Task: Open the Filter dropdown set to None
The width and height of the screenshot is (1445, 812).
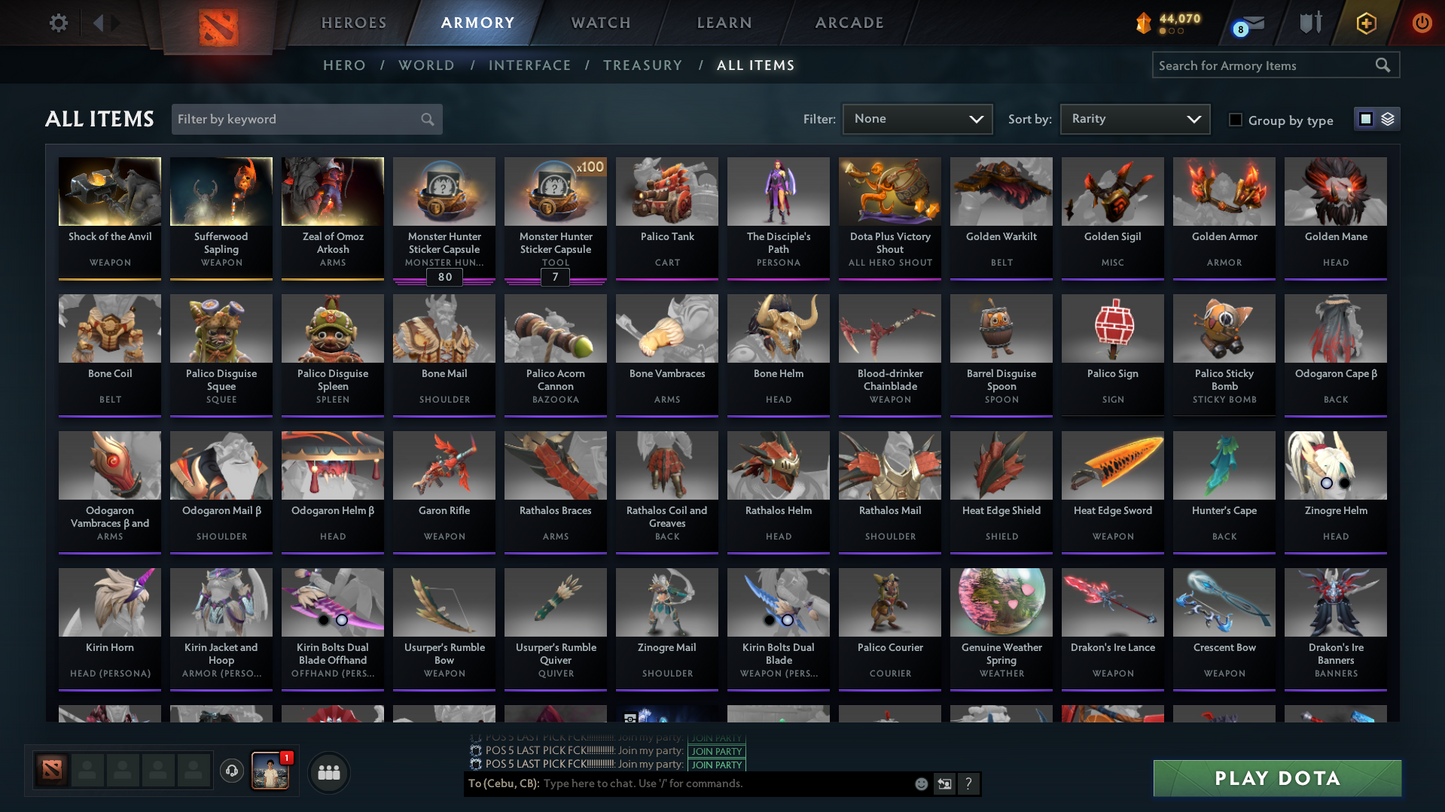Action: (916, 118)
